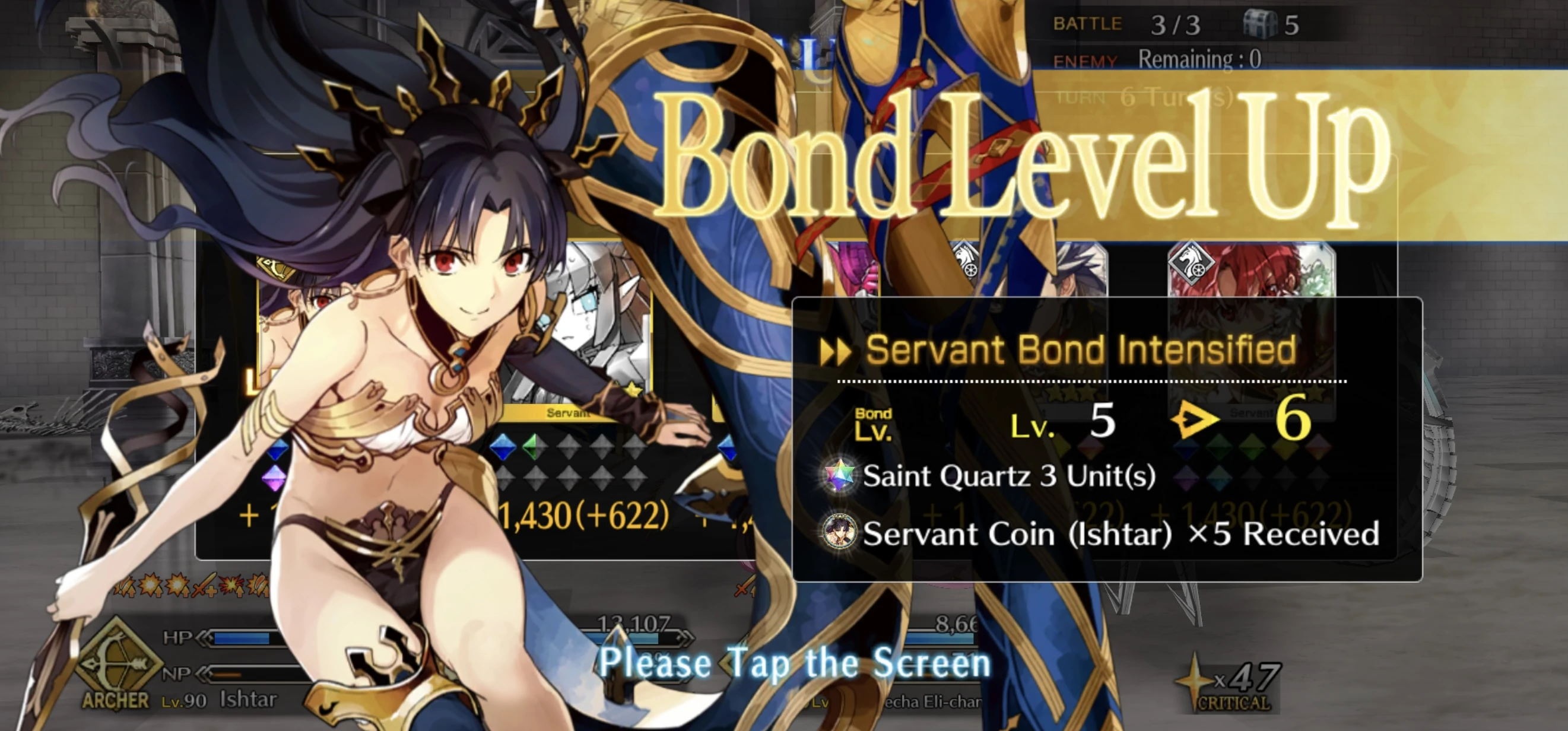The image size is (1568, 731).
Task: Click Ishtar's NP gauge bar
Action: click(256, 674)
